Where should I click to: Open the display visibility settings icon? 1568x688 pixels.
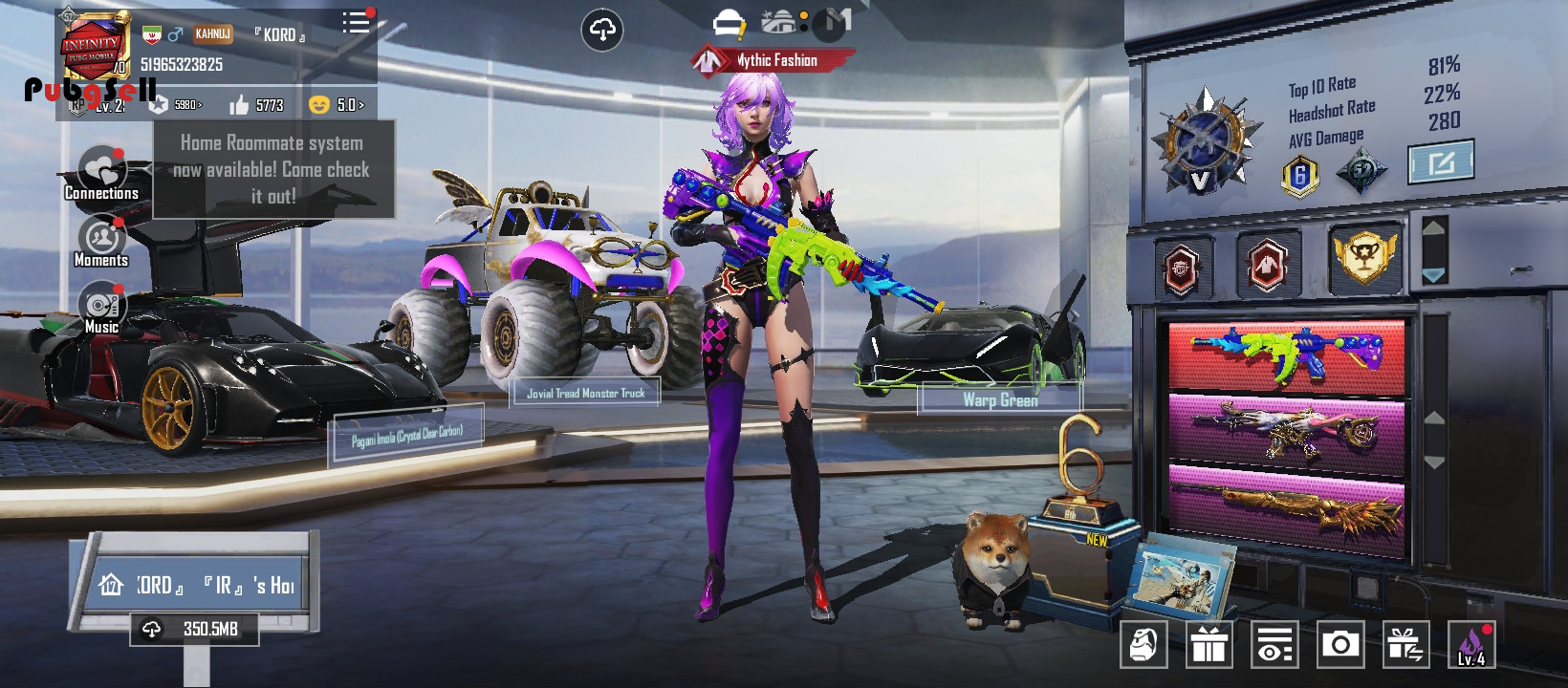(1274, 645)
